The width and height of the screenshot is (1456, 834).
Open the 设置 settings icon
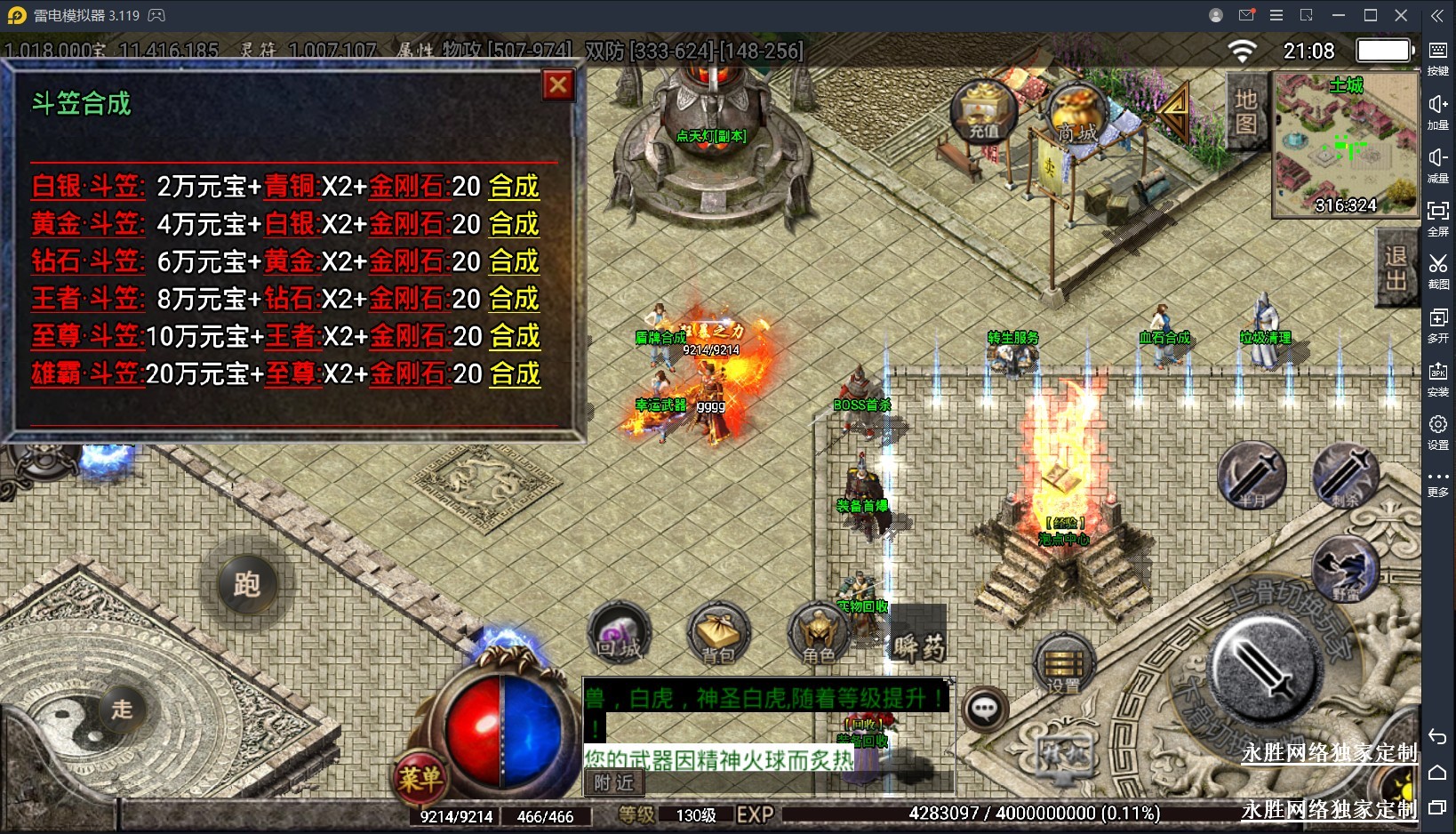click(x=1064, y=664)
